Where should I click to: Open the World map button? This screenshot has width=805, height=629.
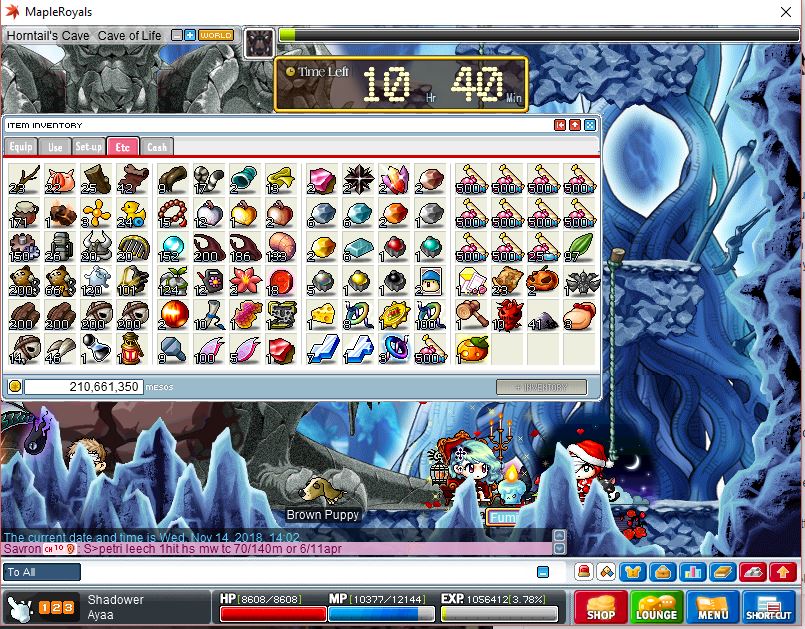[216, 35]
